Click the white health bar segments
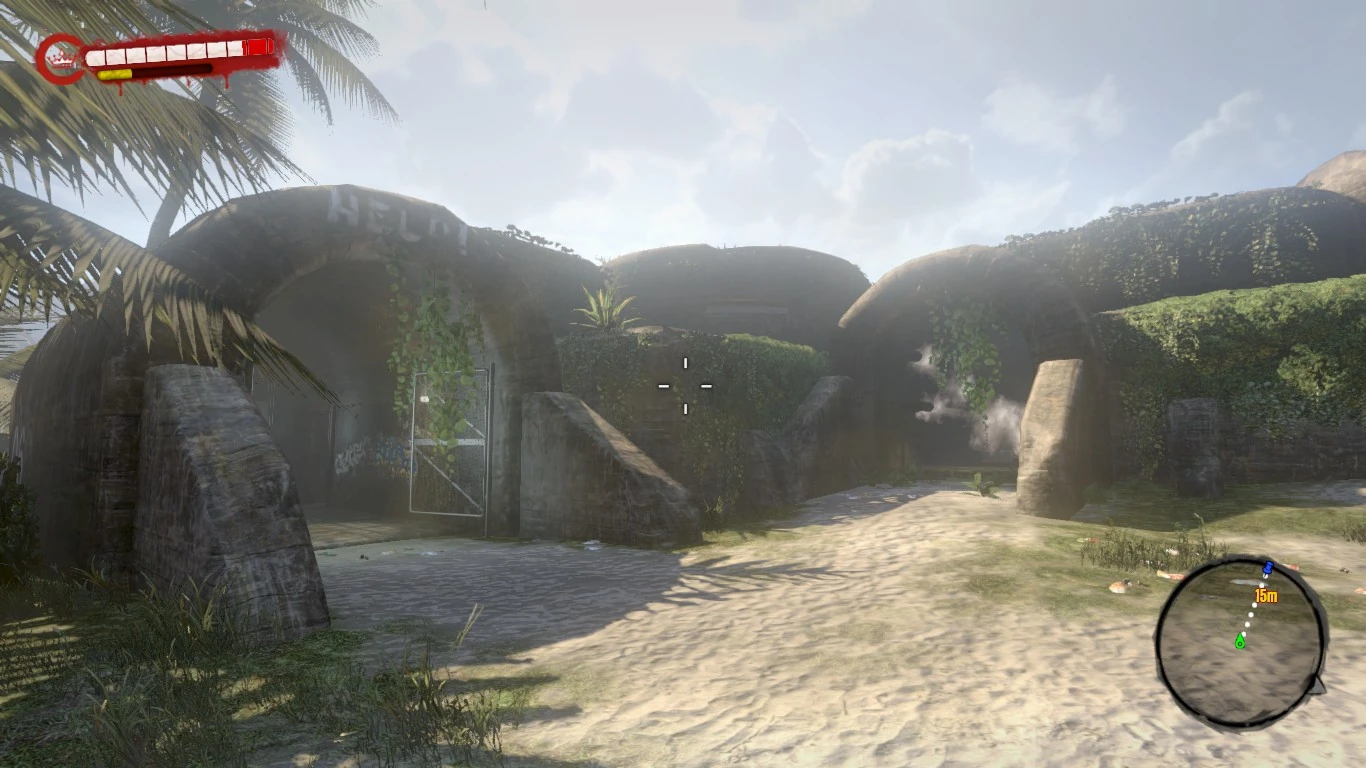This screenshot has width=1366, height=768. (165, 52)
